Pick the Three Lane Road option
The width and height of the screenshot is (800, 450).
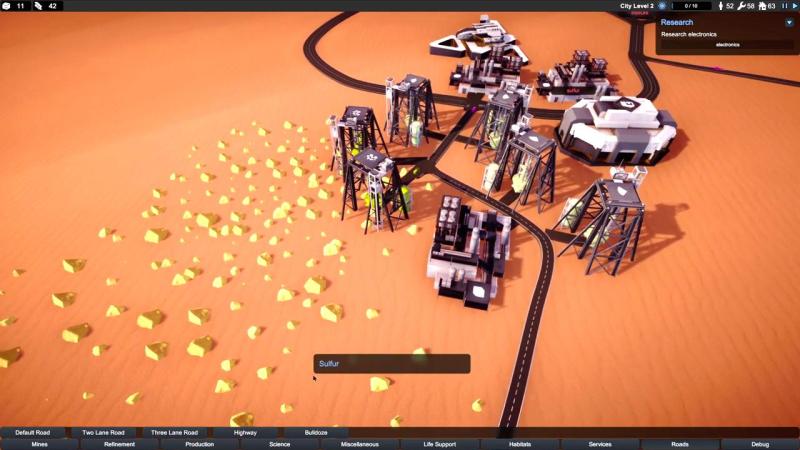(175, 433)
